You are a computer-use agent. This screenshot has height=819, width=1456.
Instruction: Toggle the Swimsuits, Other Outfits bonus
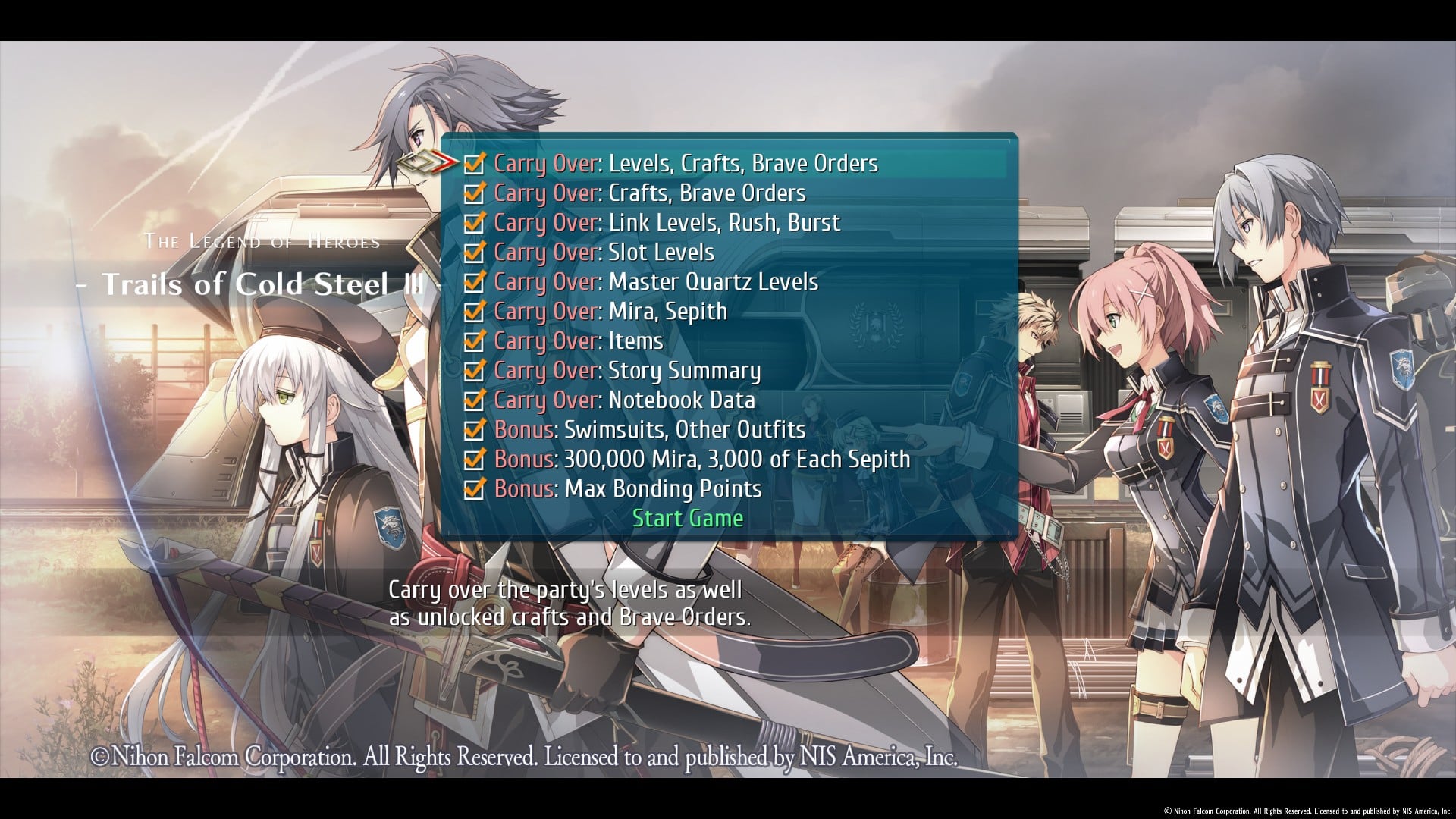pyautogui.click(x=474, y=430)
